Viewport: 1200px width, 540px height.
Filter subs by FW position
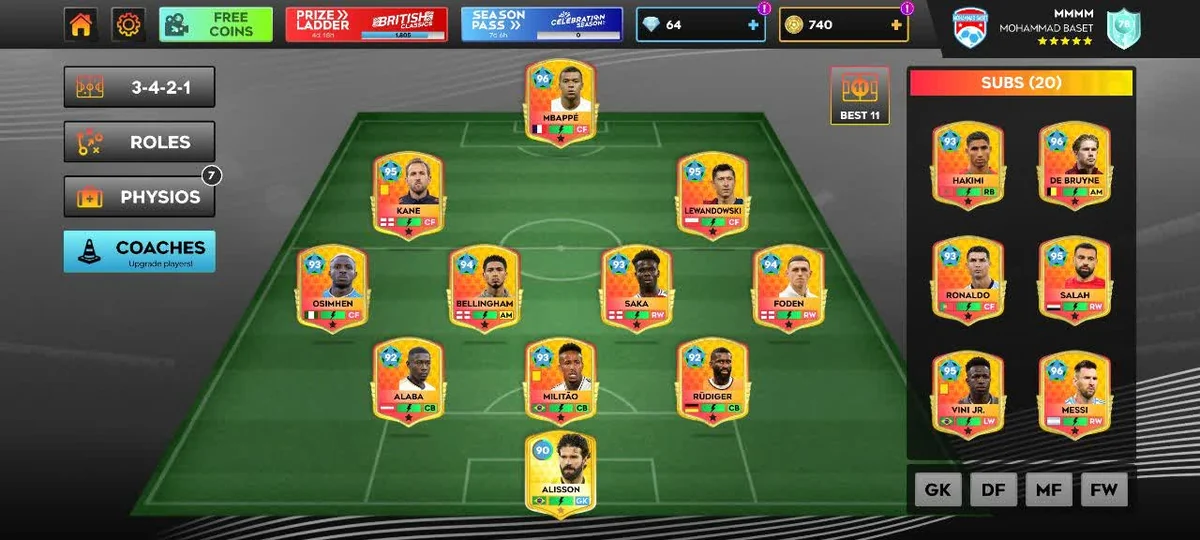pos(1104,490)
